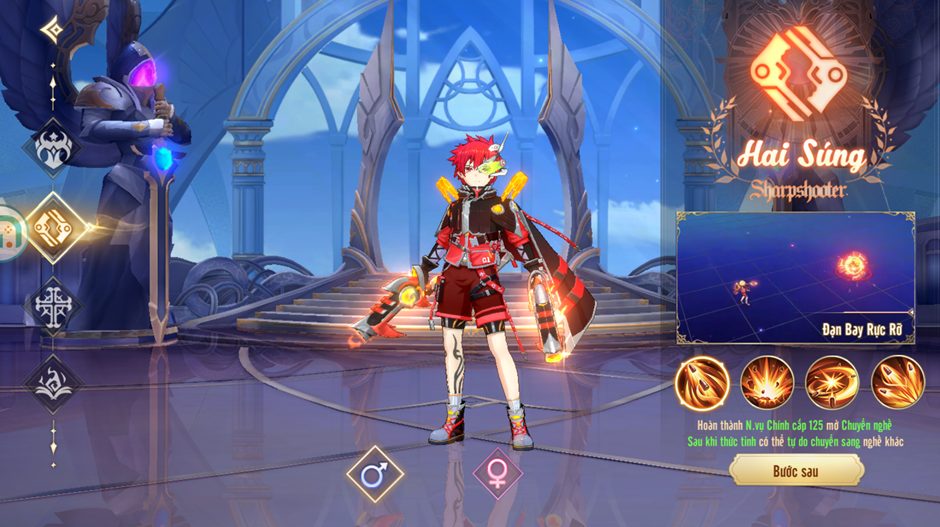Open the gamepad overlay icon at screen edge
940x527 pixels.
8,233
